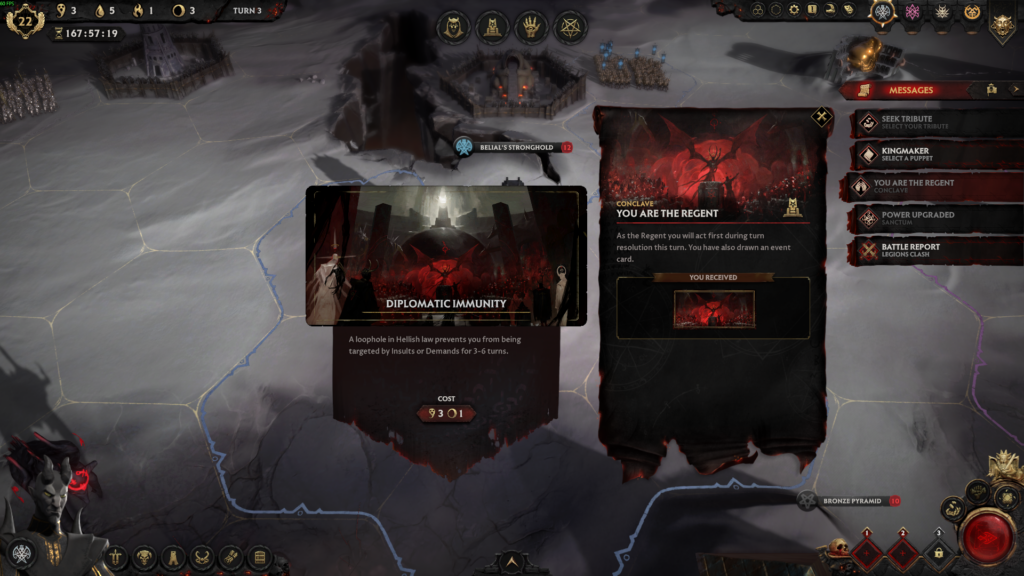Click the pink sigil player icon
1024x576 pixels.
coord(911,12)
